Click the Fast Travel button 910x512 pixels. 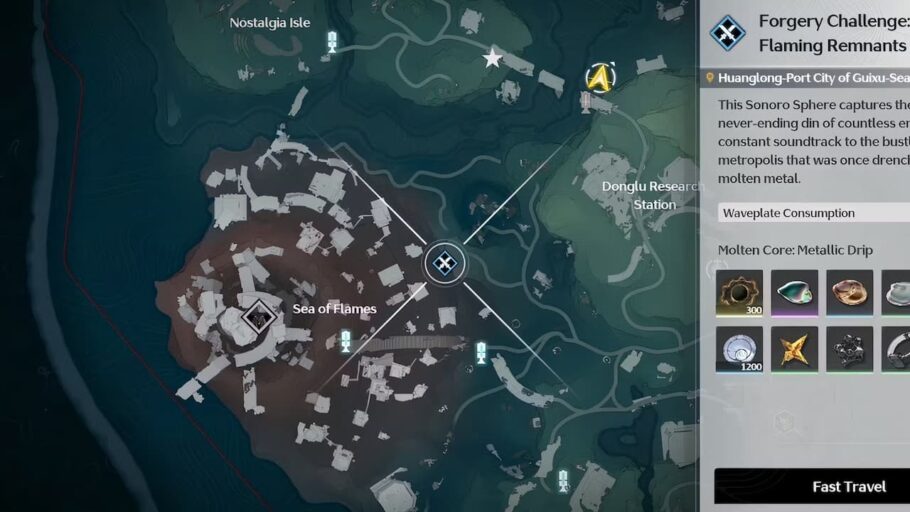point(812,486)
